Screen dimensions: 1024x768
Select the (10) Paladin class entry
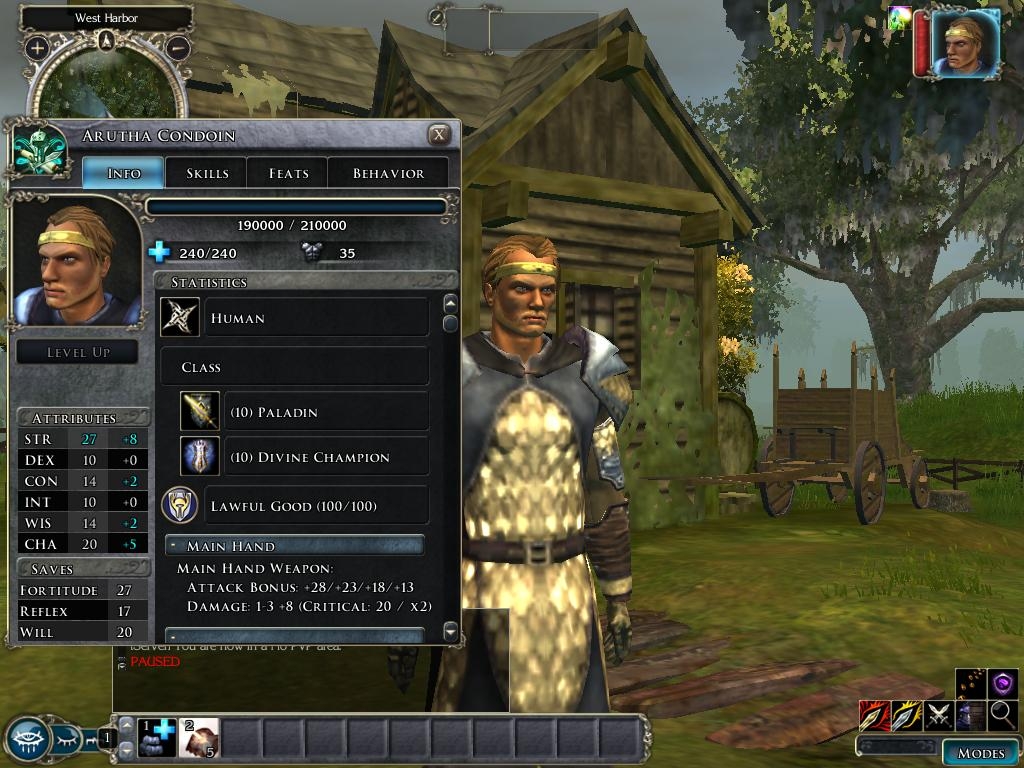tap(305, 412)
